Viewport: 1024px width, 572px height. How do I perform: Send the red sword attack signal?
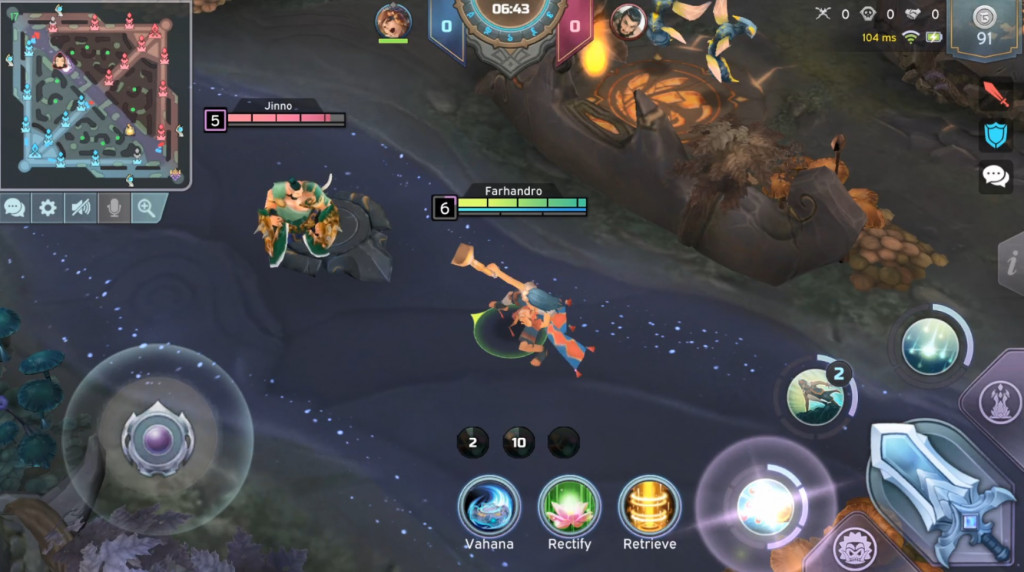pyautogui.click(x=996, y=96)
